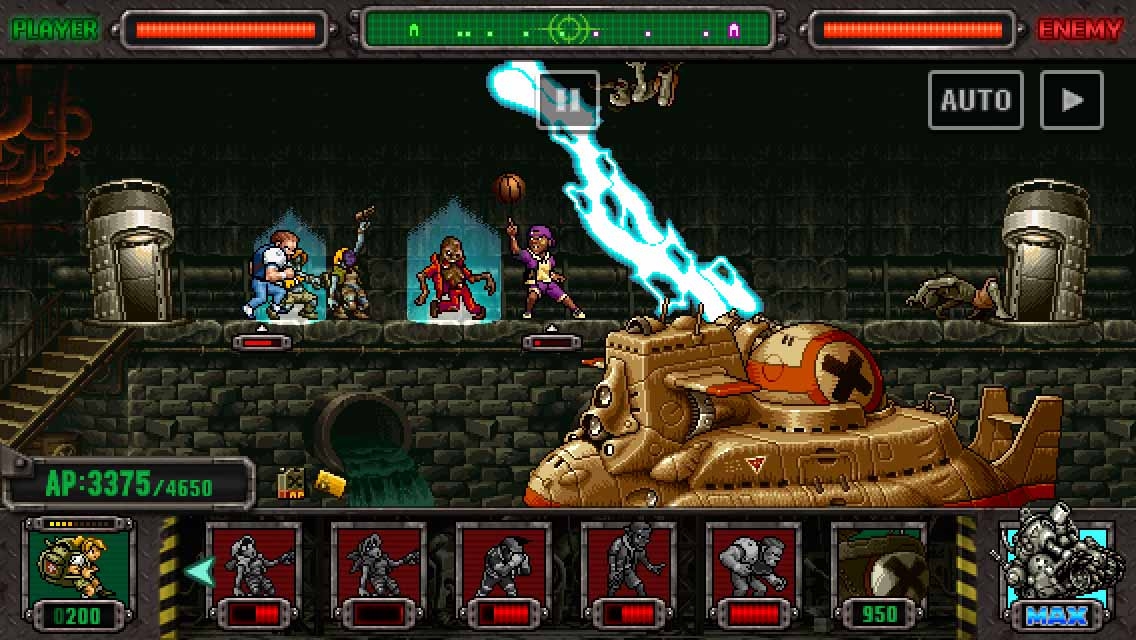
Task: Show previous units with the teal arrow
Action: pyautogui.click(x=197, y=571)
